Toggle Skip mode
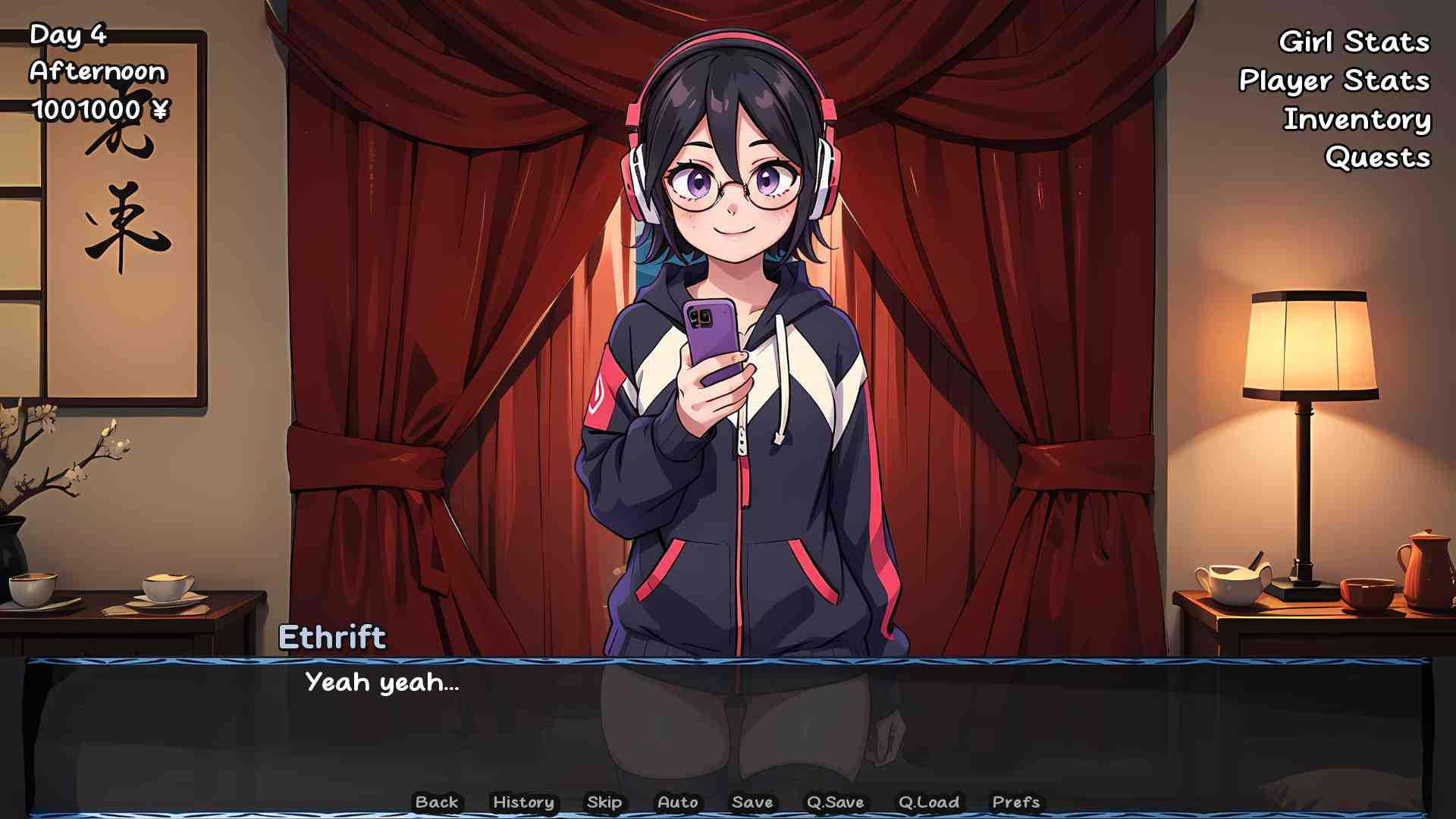This screenshot has width=1456, height=819. pos(604,802)
